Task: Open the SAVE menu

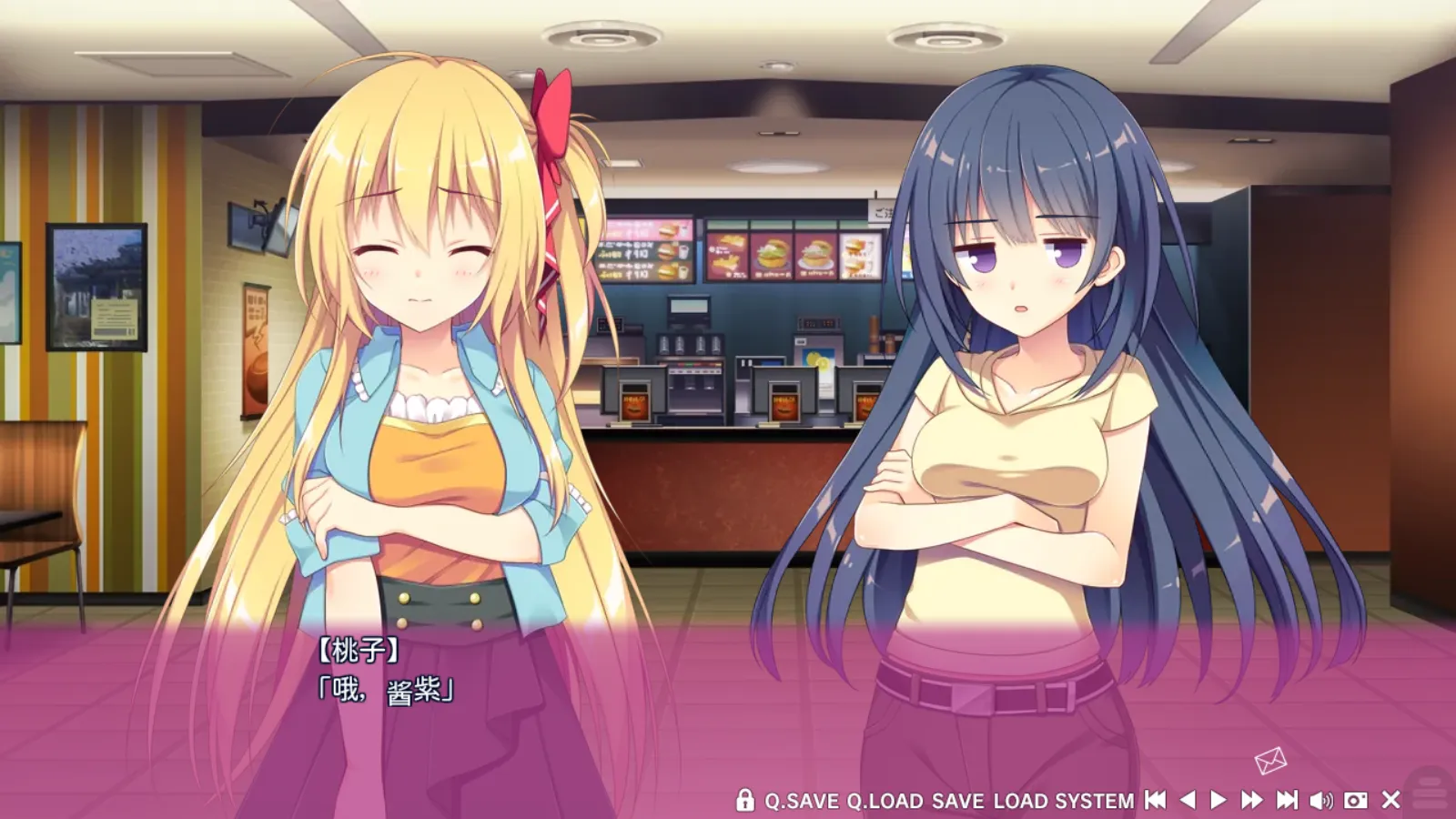Action: point(957,801)
